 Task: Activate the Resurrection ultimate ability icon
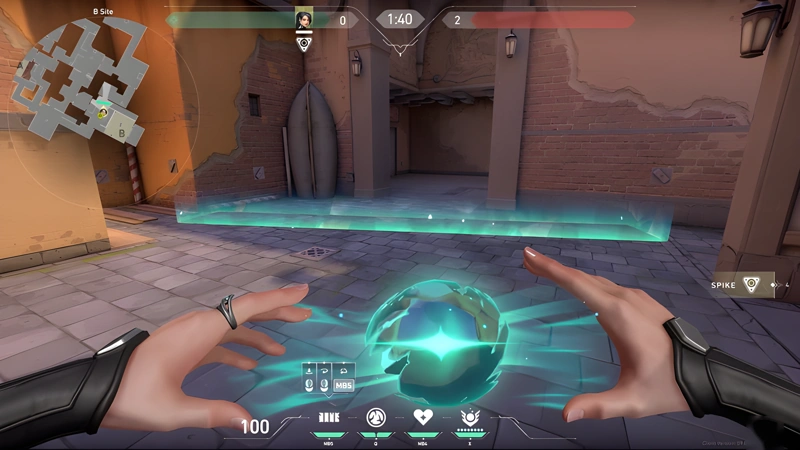pyautogui.click(x=468, y=417)
